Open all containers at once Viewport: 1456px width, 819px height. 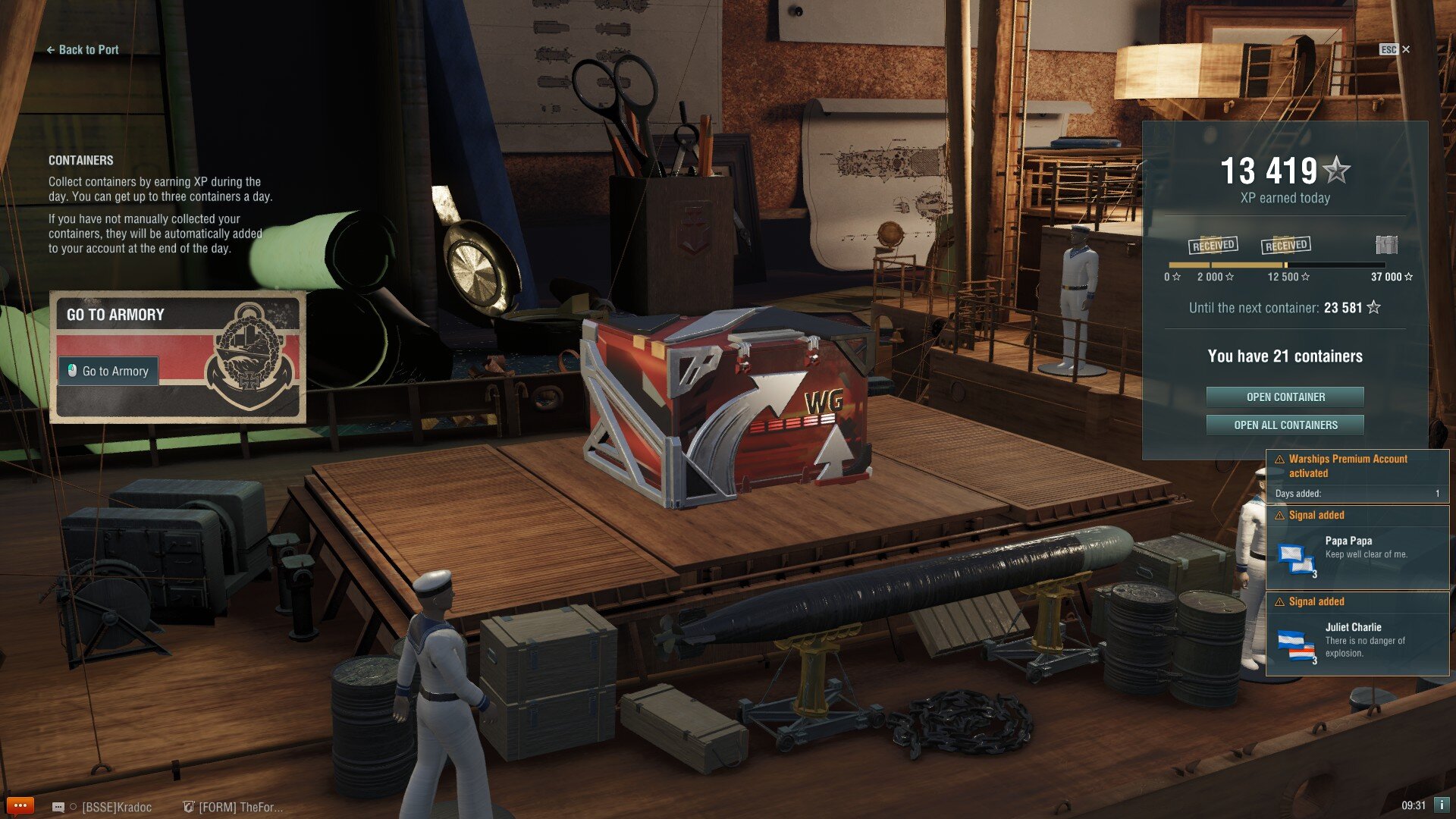[x=1285, y=425]
